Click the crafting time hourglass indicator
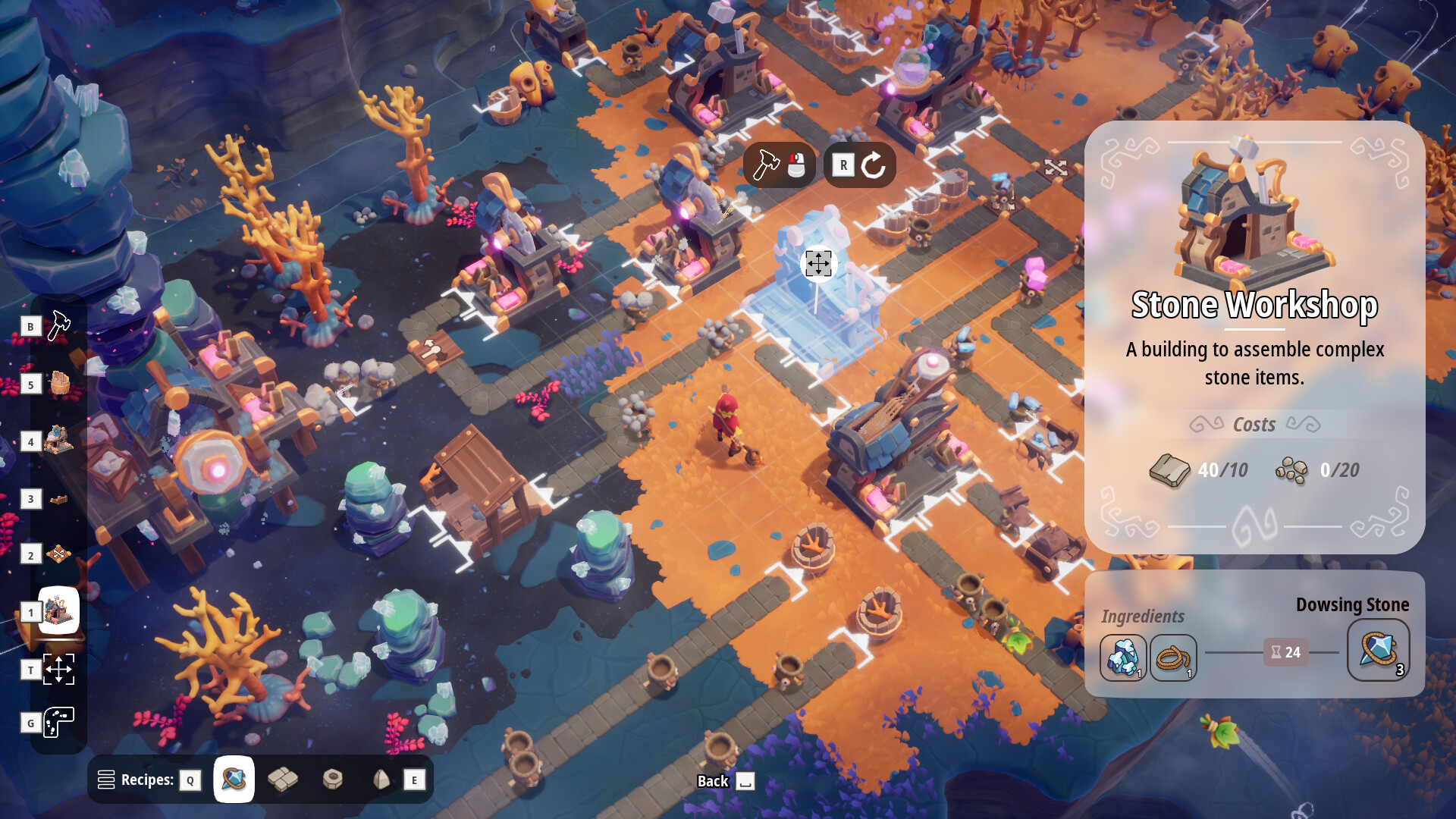This screenshot has width=1456, height=819. coord(1285,652)
